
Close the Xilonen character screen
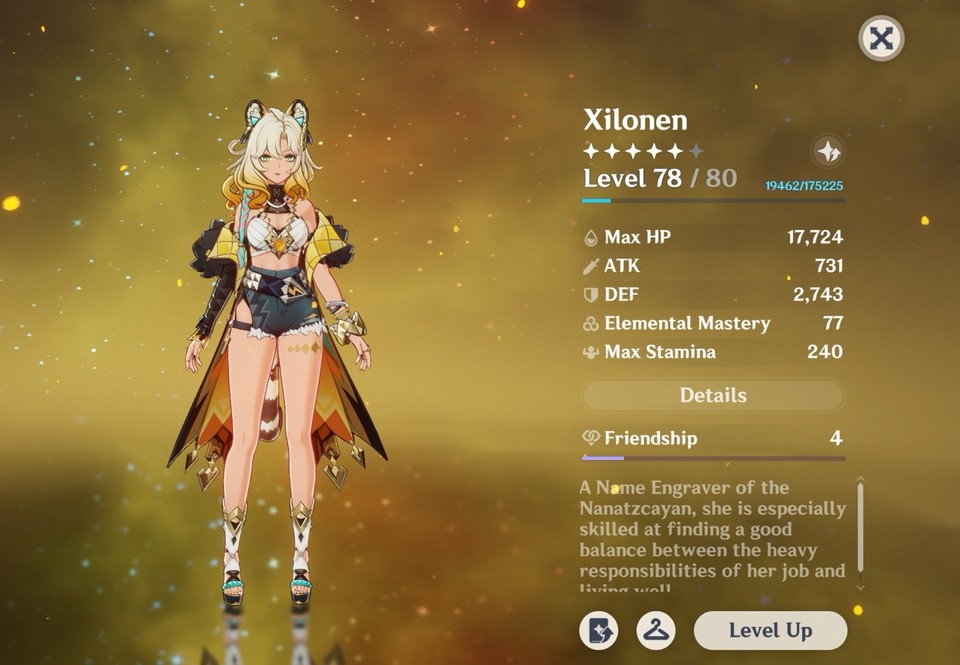point(881,39)
